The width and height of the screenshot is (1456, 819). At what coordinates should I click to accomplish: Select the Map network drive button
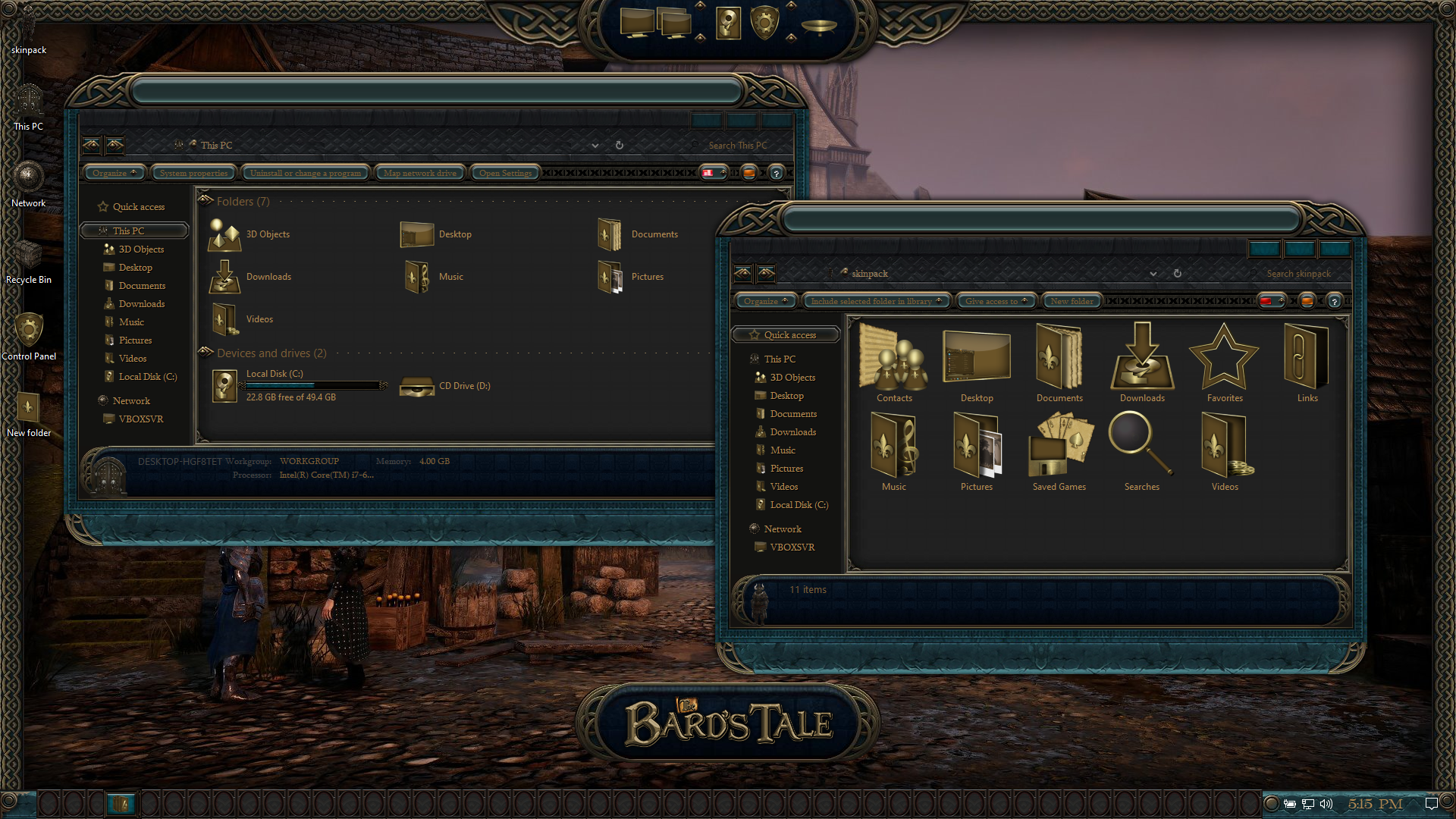(419, 173)
